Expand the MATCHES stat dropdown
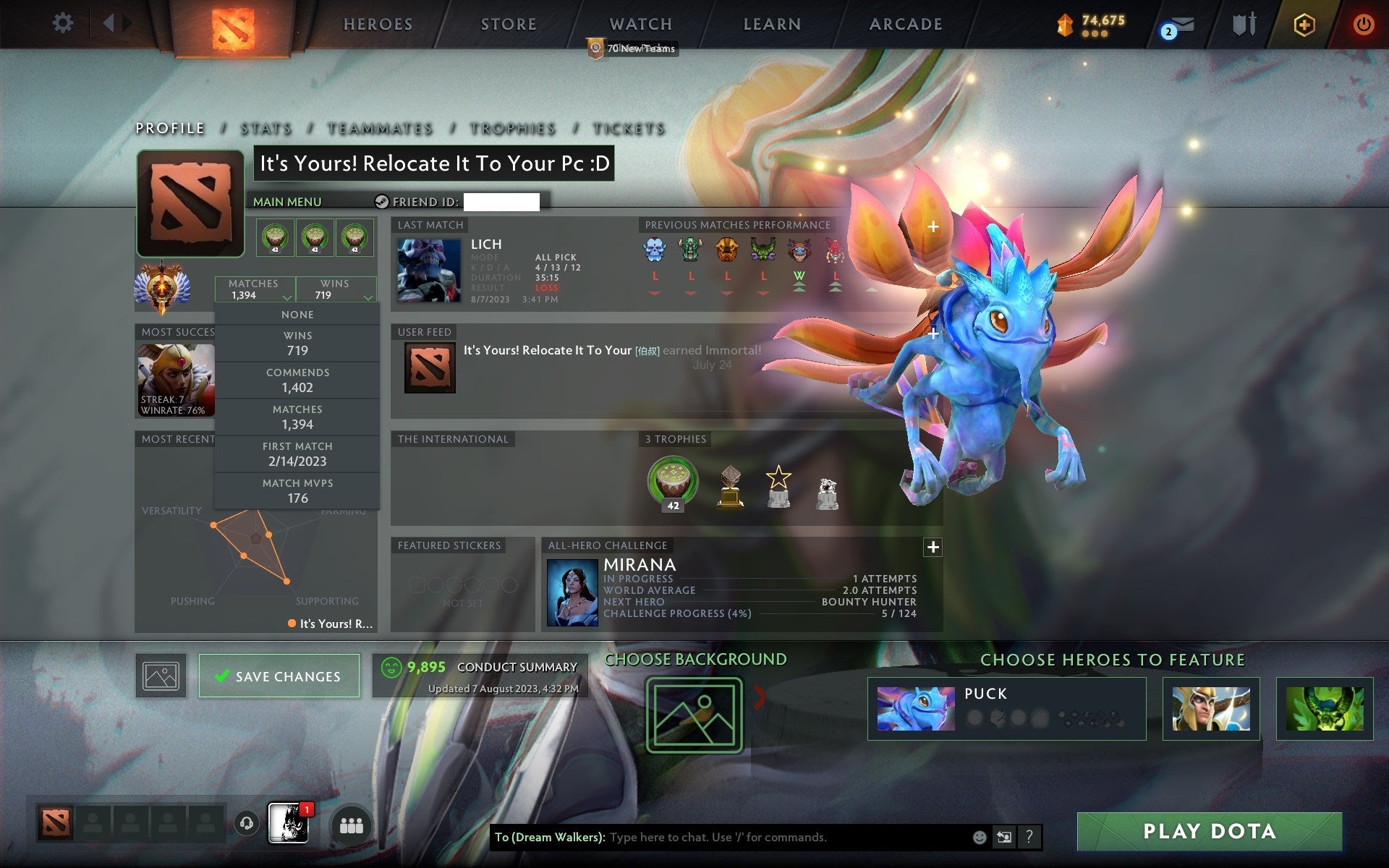1389x868 pixels. pyautogui.click(x=255, y=289)
